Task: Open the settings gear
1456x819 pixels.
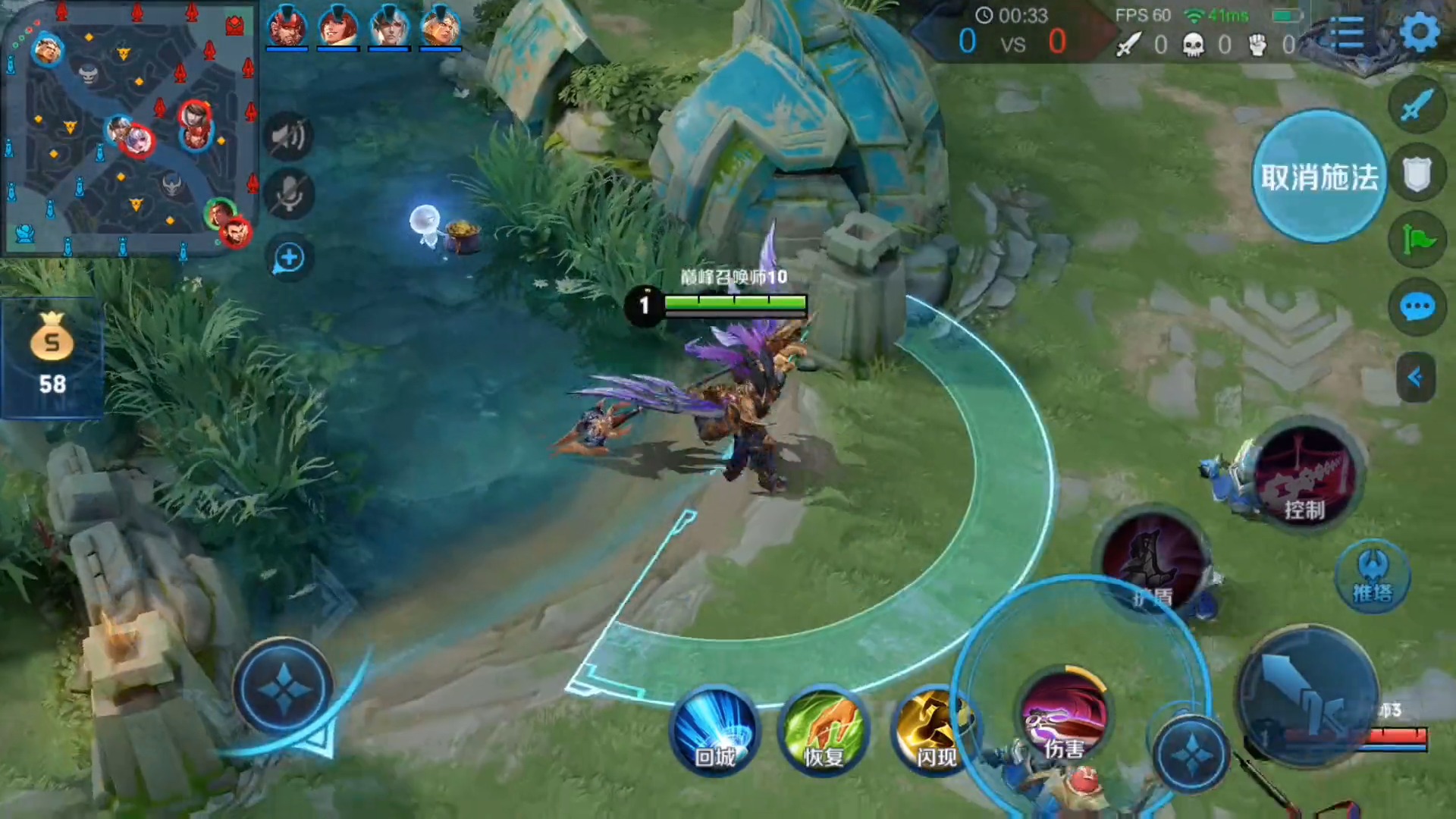Action: 1419,33
